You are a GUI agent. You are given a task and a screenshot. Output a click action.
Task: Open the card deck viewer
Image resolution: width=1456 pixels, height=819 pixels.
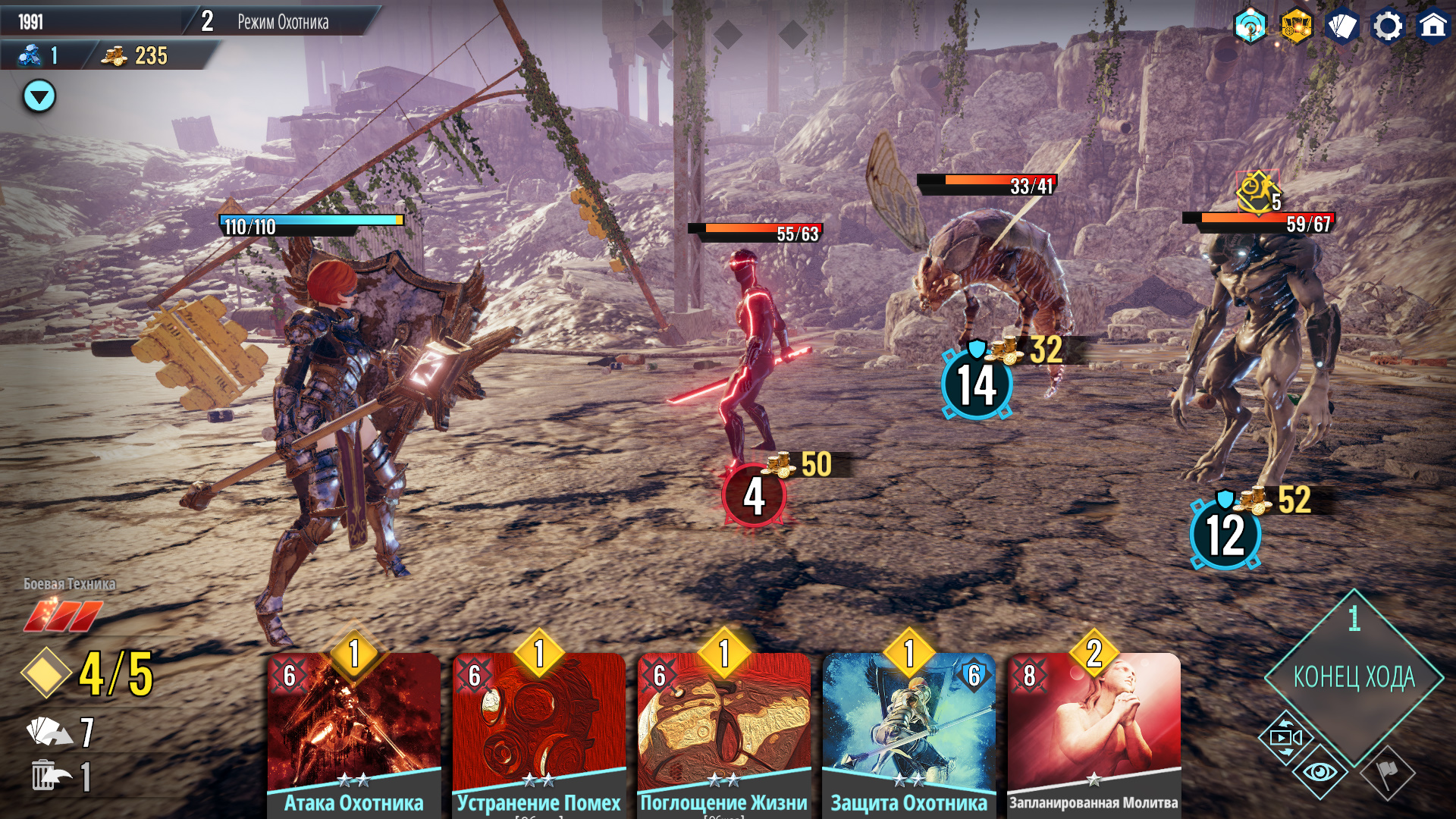coord(1341,27)
